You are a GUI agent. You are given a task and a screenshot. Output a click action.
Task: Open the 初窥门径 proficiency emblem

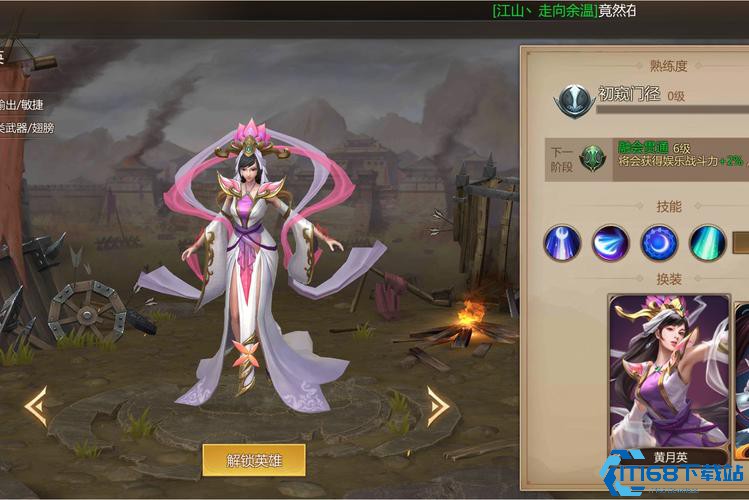pyautogui.click(x=575, y=99)
